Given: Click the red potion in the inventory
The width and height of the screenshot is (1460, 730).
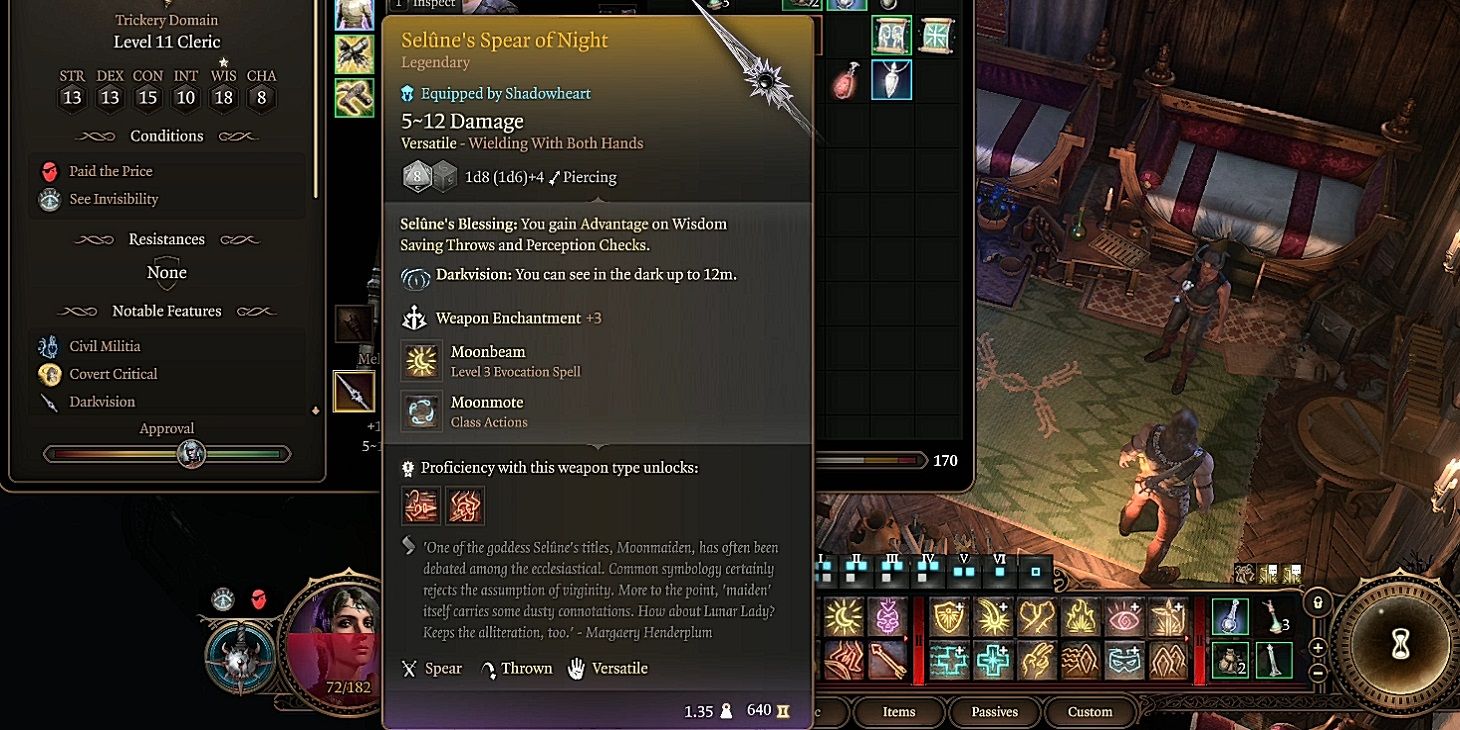Looking at the screenshot, I should [x=846, y=82].
